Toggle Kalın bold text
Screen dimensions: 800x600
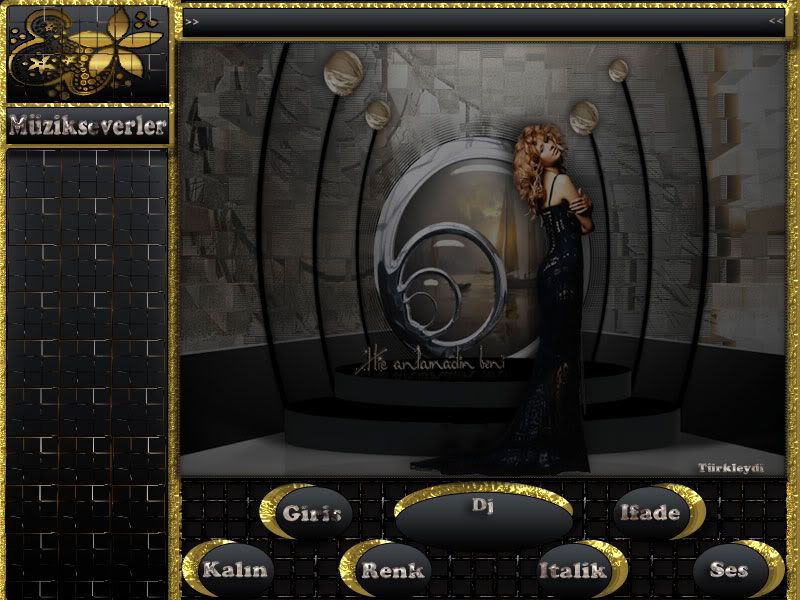pos(235,570)
